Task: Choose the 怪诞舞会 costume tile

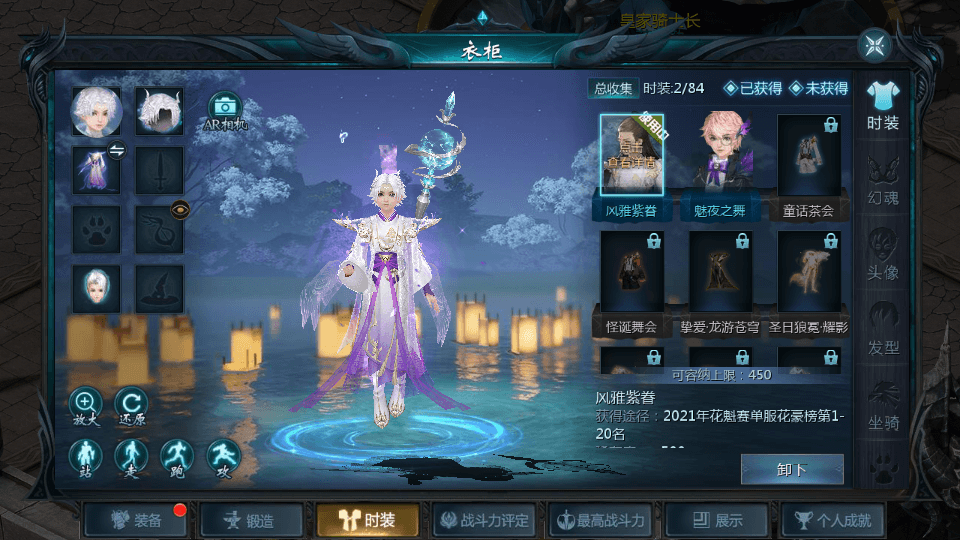Action: (x=631, y=282)
